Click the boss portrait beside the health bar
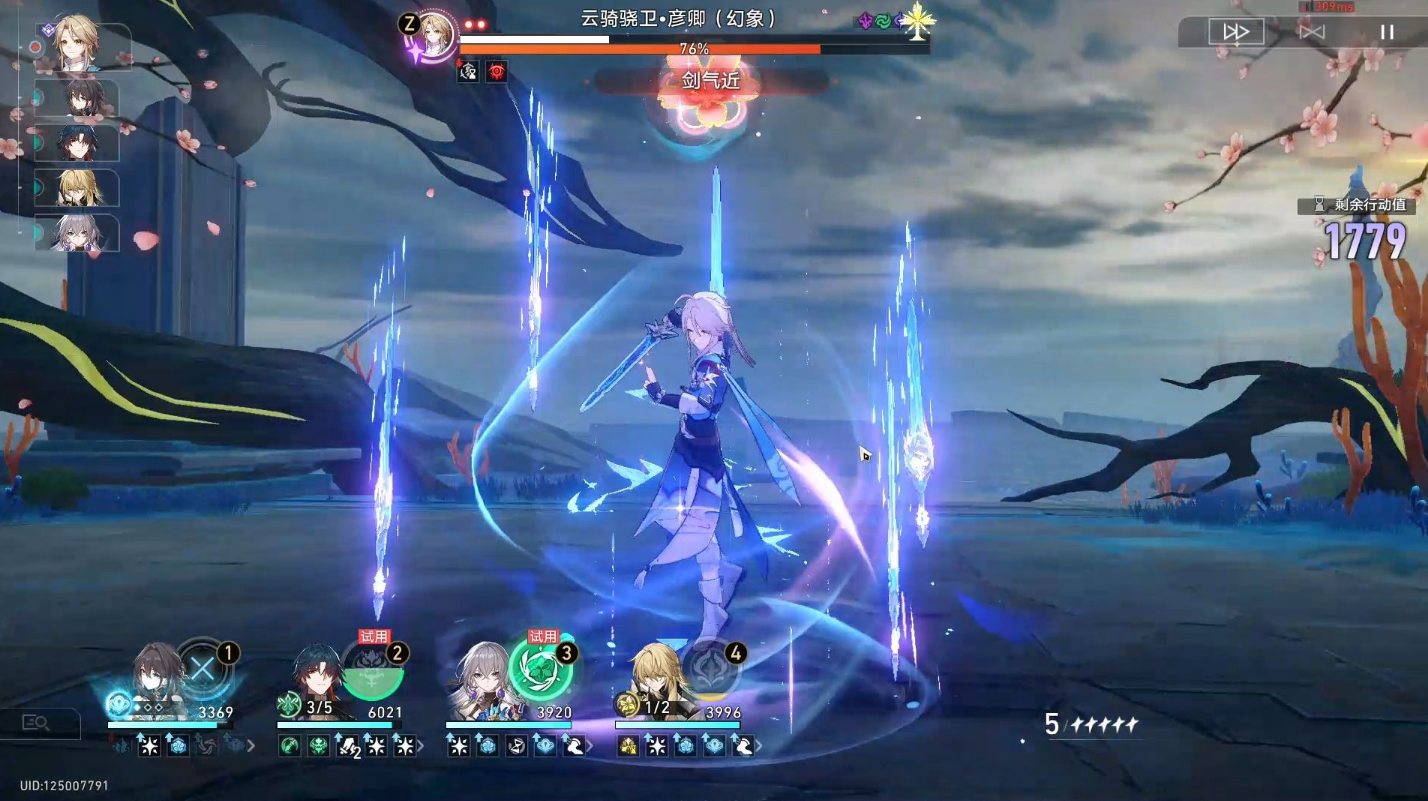 432,35
